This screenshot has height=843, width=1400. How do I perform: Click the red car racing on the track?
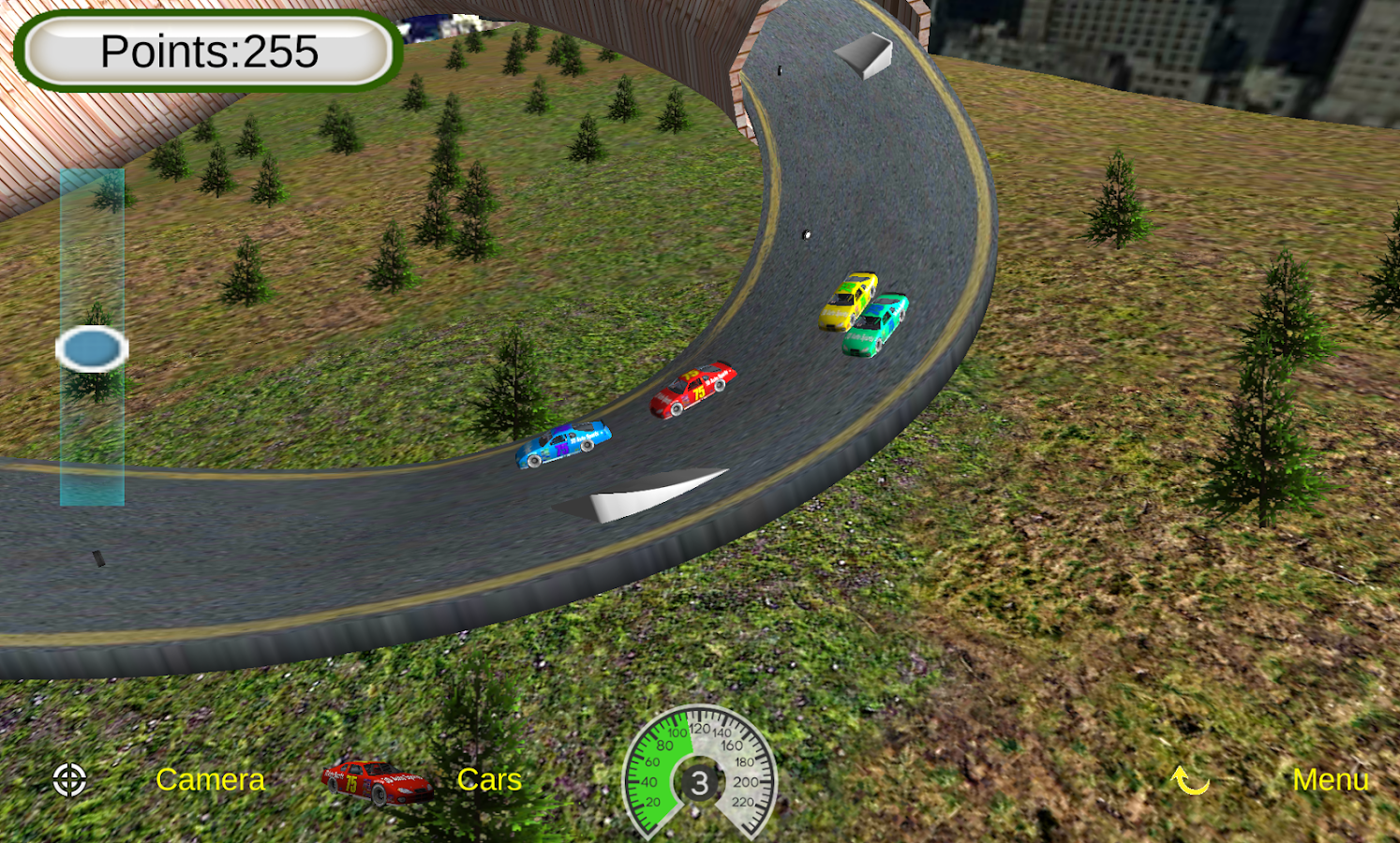coord(693,392)
